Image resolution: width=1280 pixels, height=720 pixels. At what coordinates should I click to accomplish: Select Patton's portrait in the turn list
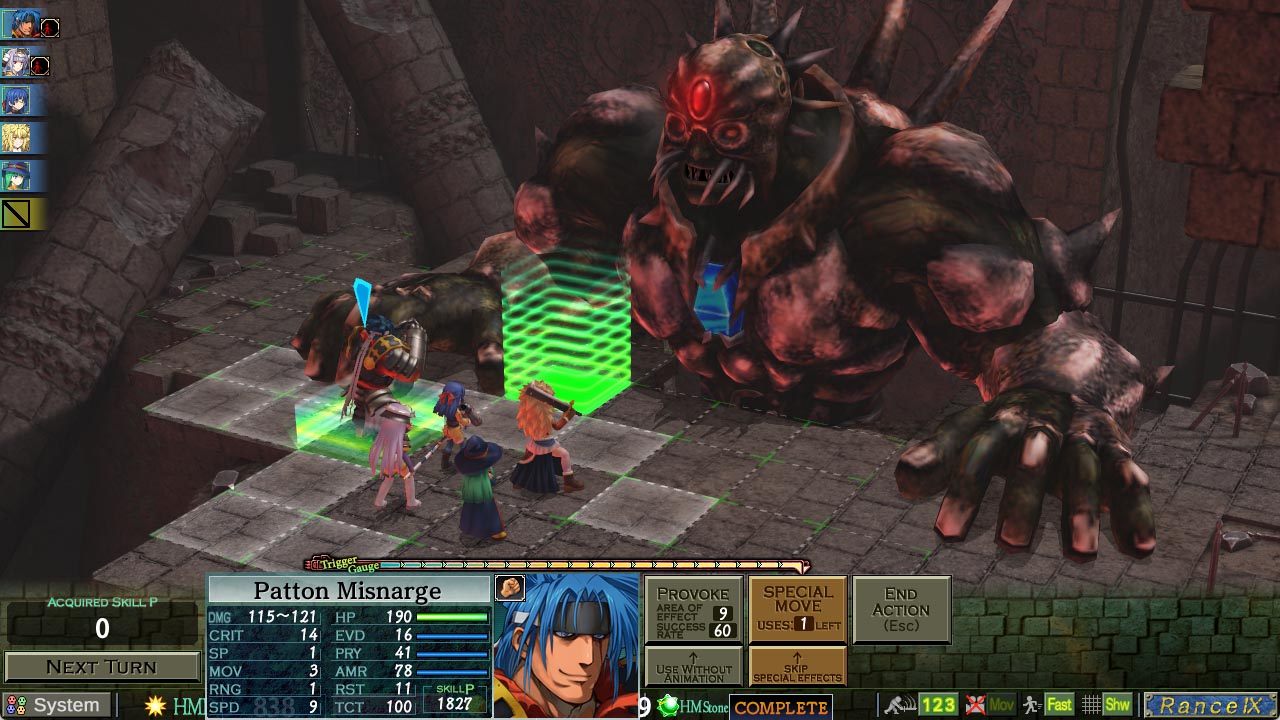pyautogui.click(x=16, y=23)
